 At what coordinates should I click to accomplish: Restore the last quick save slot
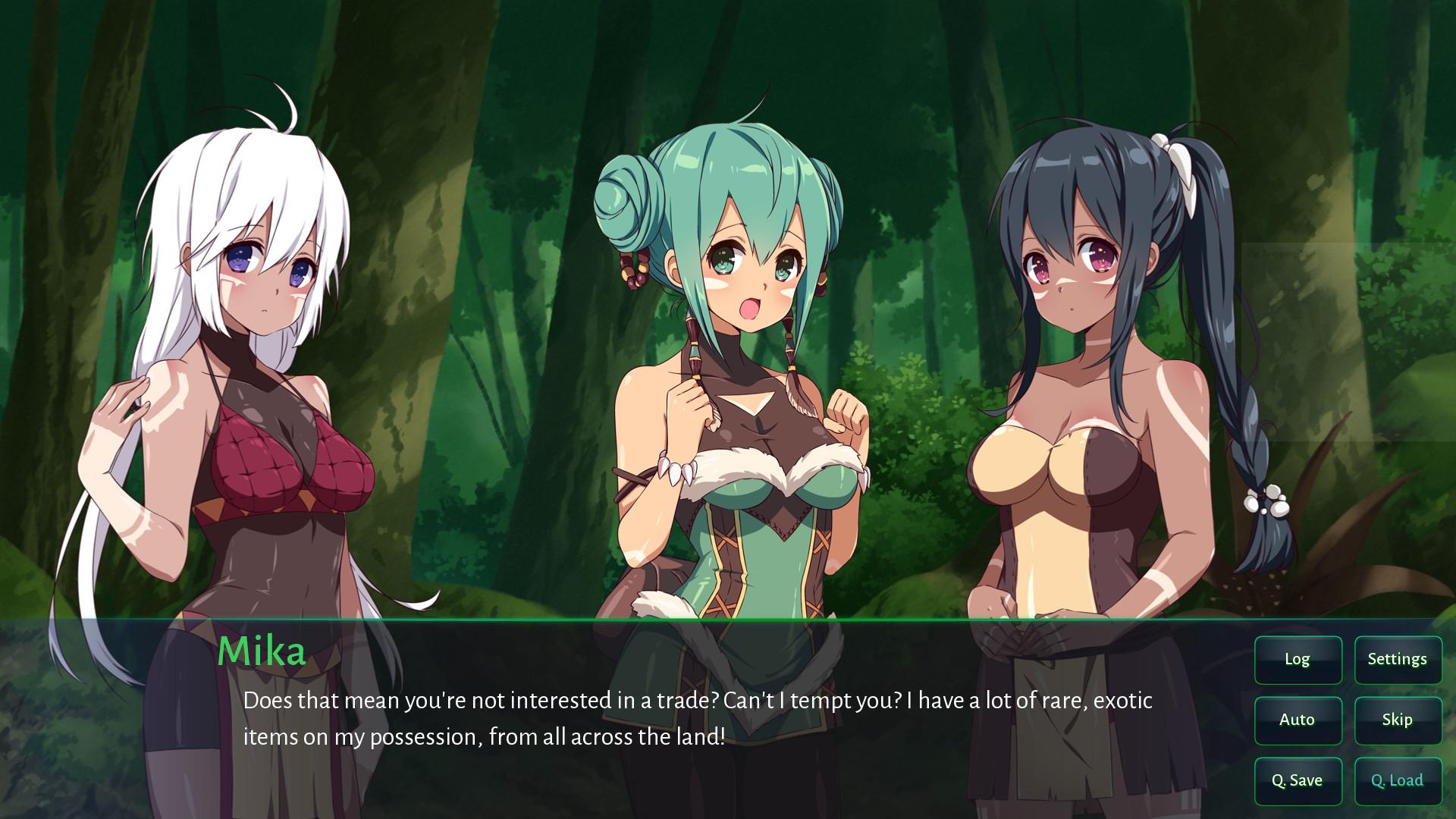pos(1398,780)
